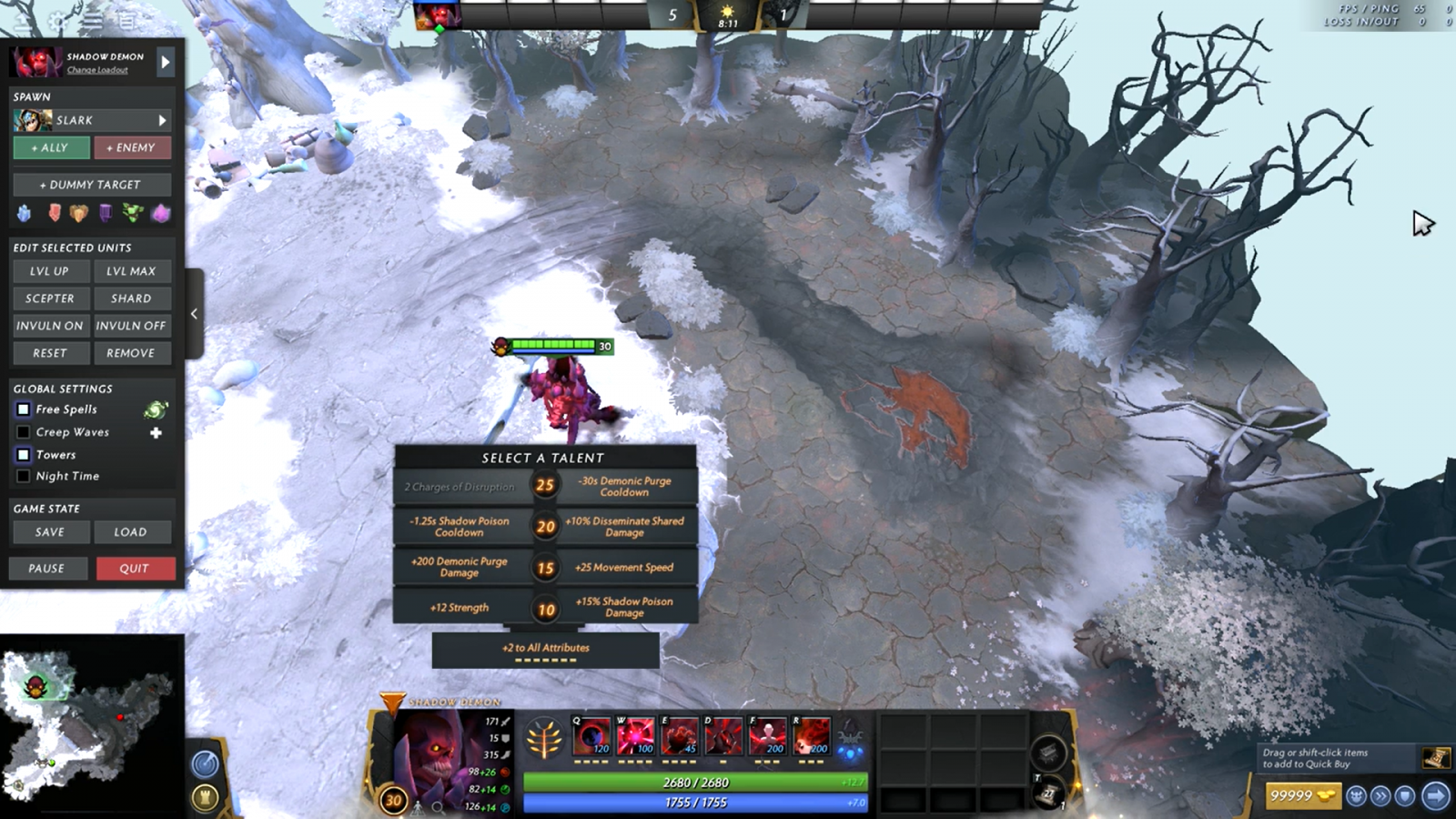Click the LVL MAX button

click(x=132, y=271)
